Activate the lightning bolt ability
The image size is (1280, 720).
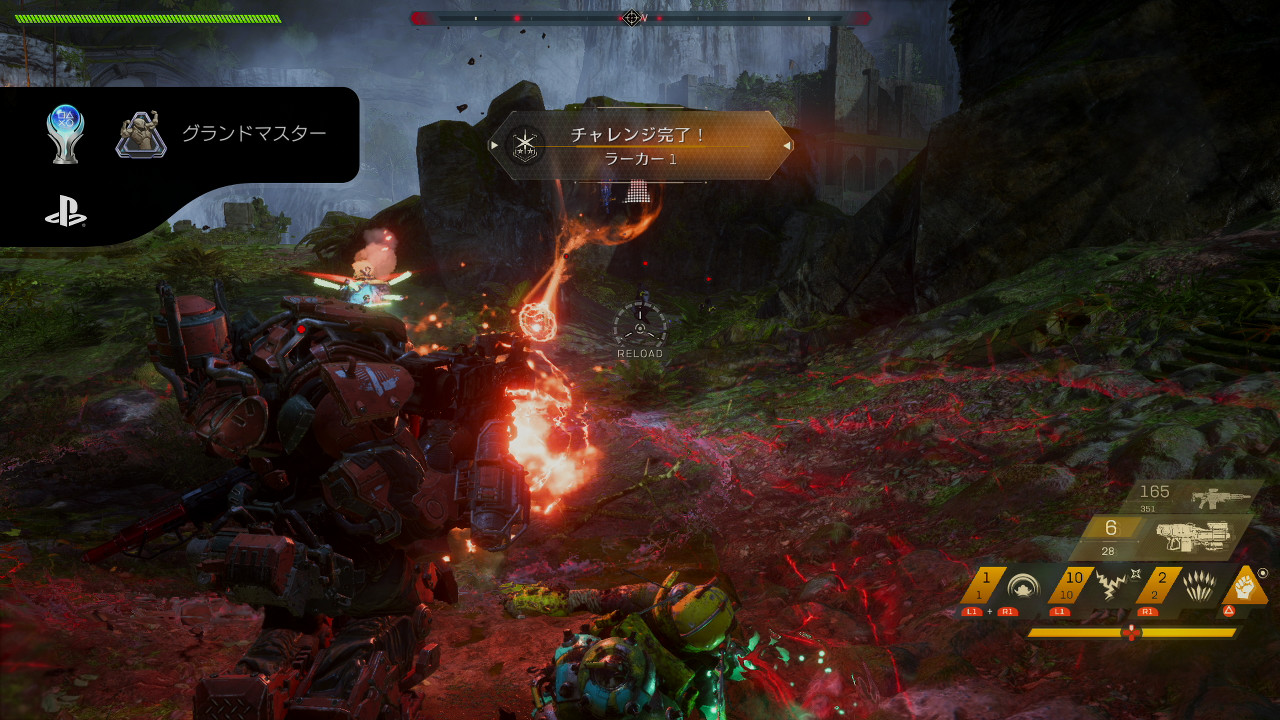point(1110,586)
